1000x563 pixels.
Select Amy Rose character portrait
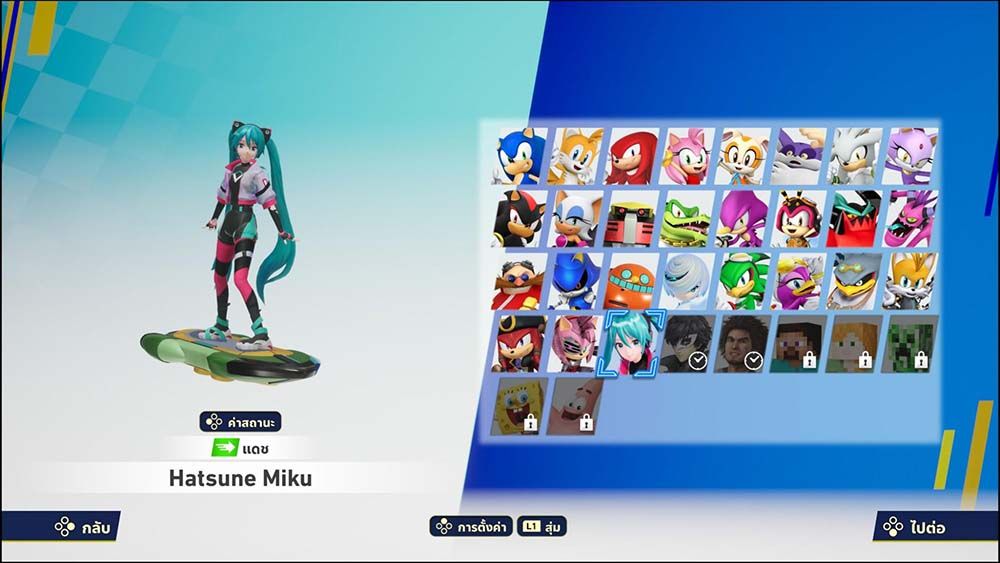(687, 157)
